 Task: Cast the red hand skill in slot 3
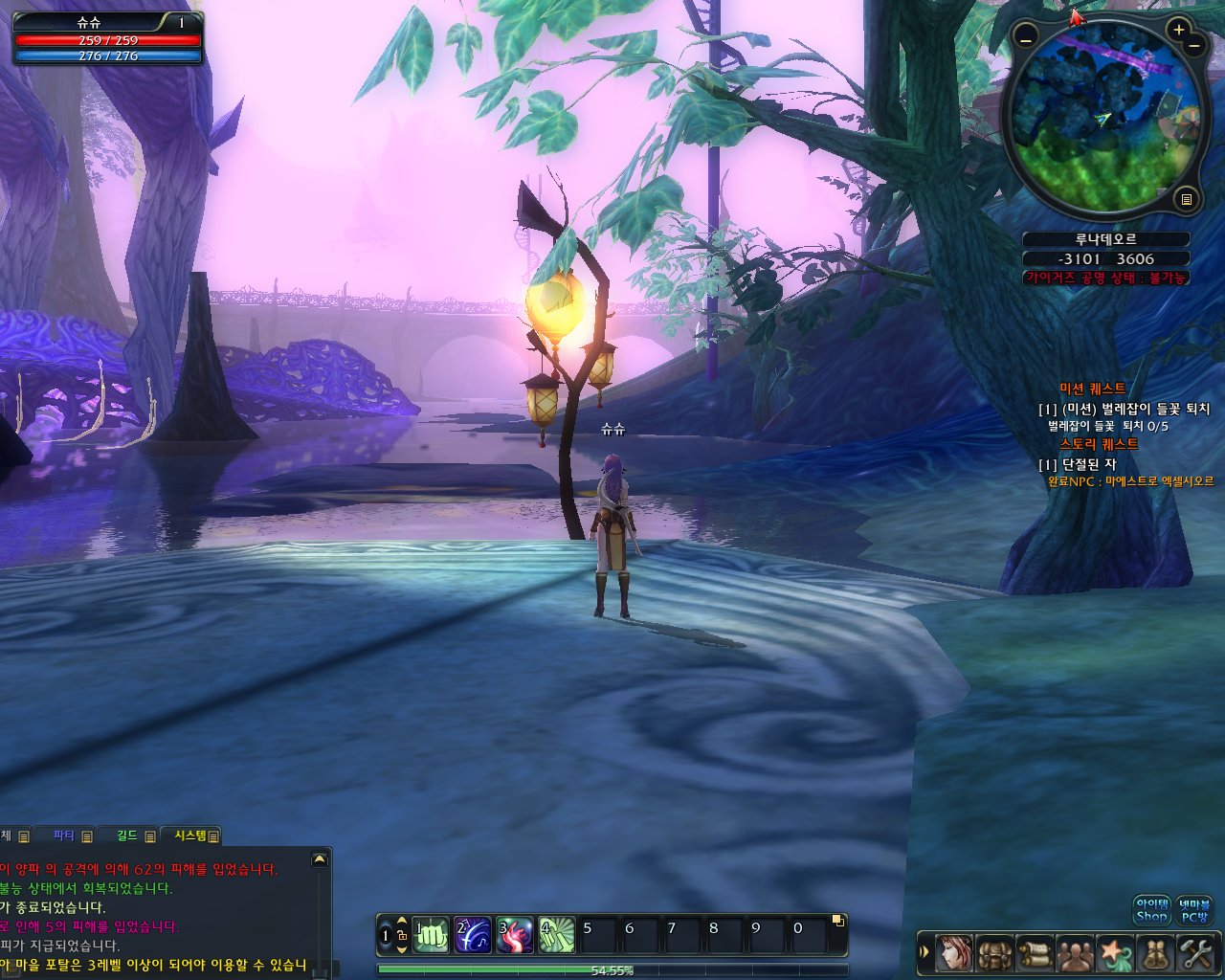(x=514, y=935)
